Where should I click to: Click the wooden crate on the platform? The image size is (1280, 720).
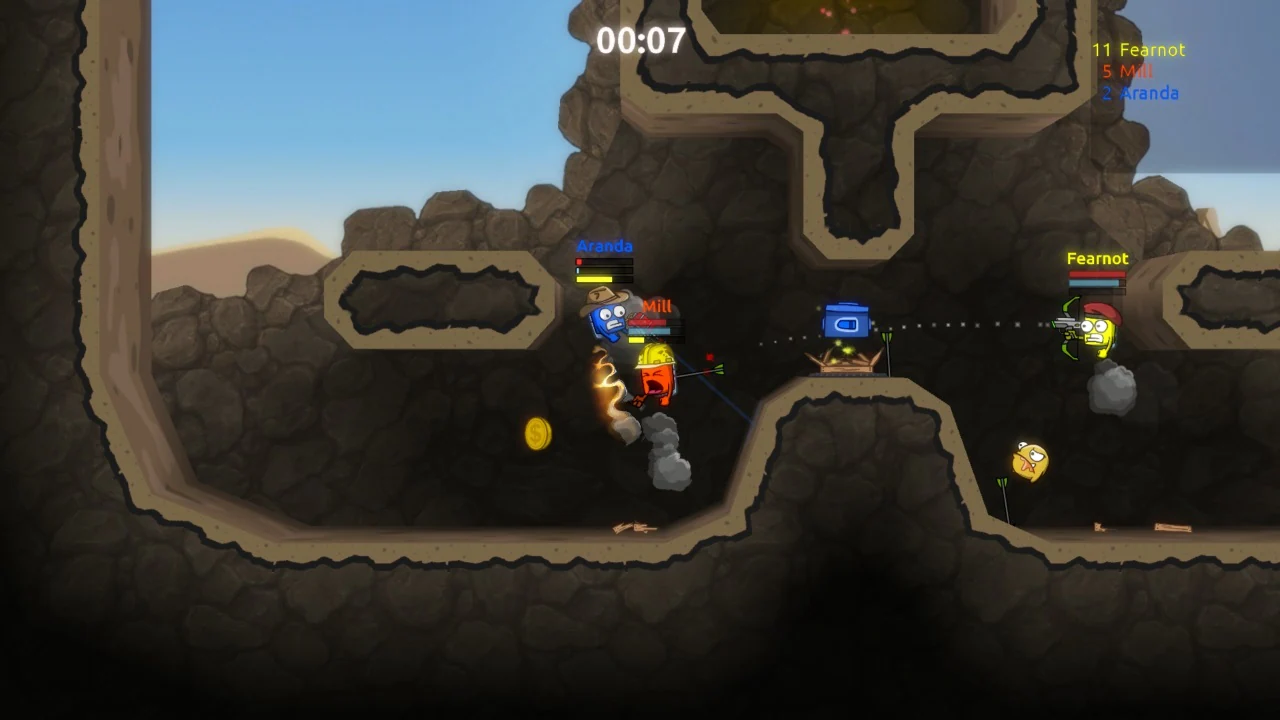845,362
